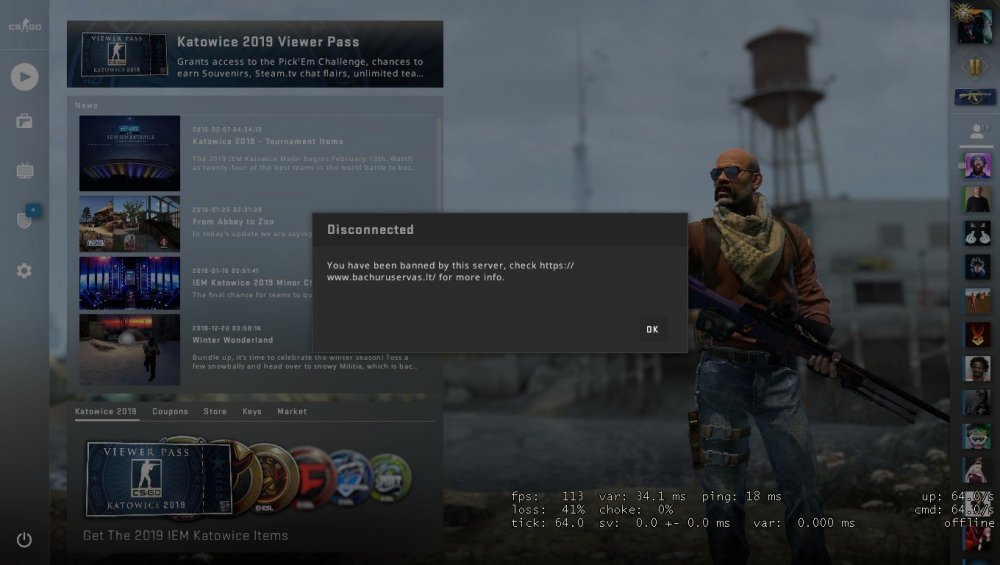1000x565 pixels.
Task: Select the Katowice 2019 tab
Action: pos(106,411)
